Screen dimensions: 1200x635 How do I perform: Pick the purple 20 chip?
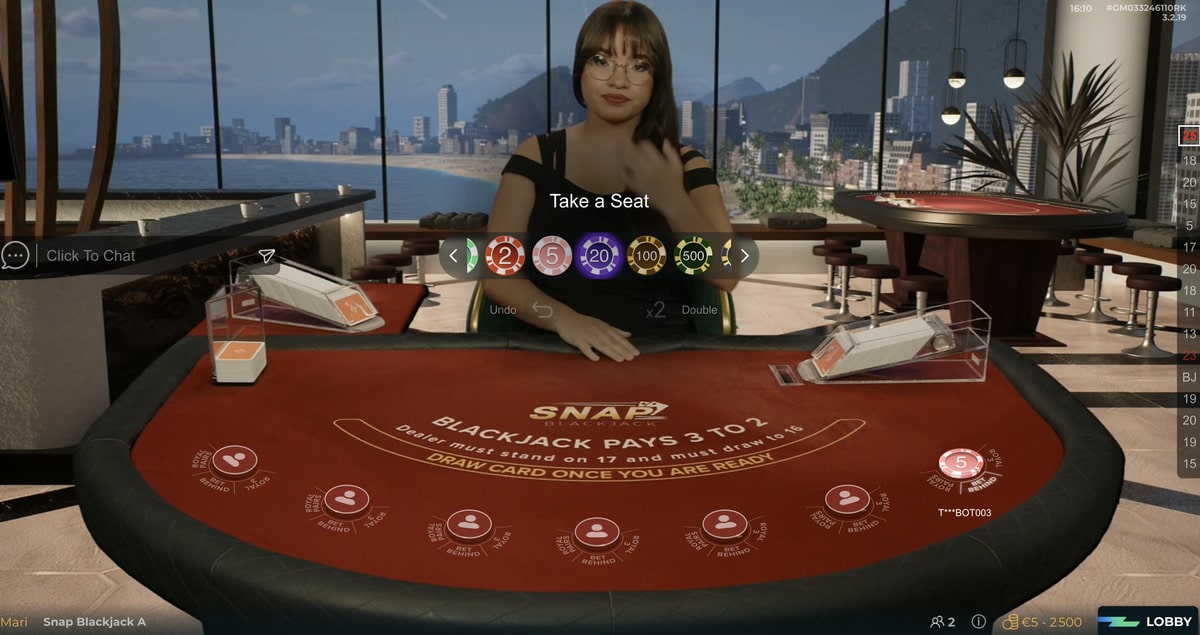(x=600, y=256)
